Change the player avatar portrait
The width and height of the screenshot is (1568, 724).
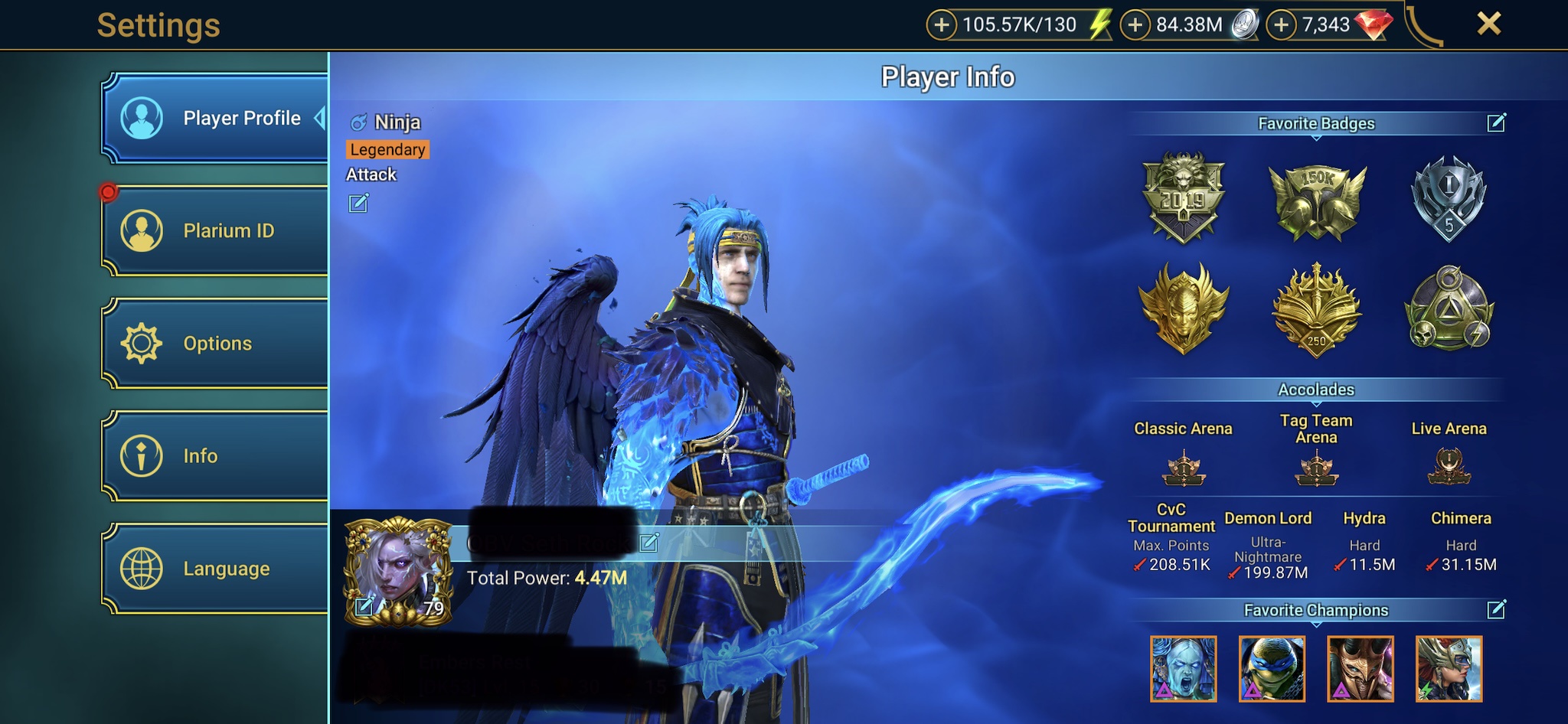point(364,607)
